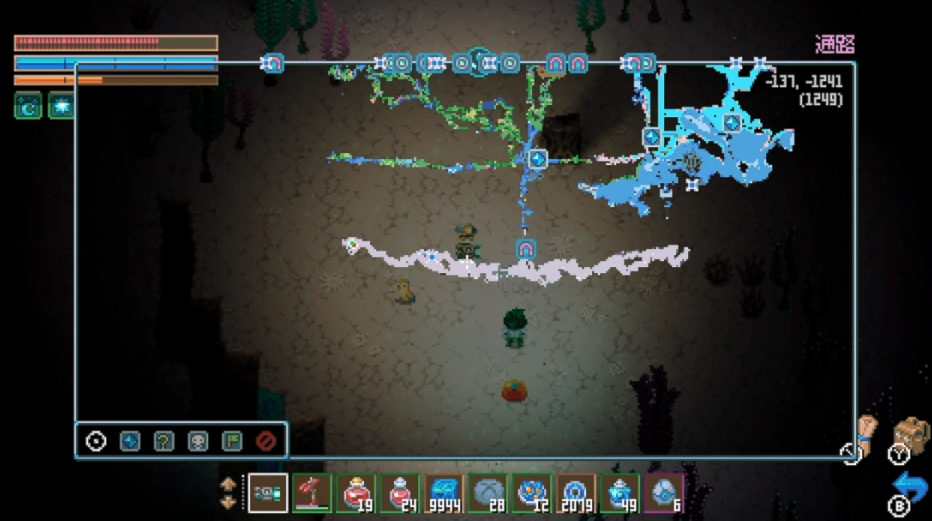Select the blue ring stack of 2079

coord(576,493)
